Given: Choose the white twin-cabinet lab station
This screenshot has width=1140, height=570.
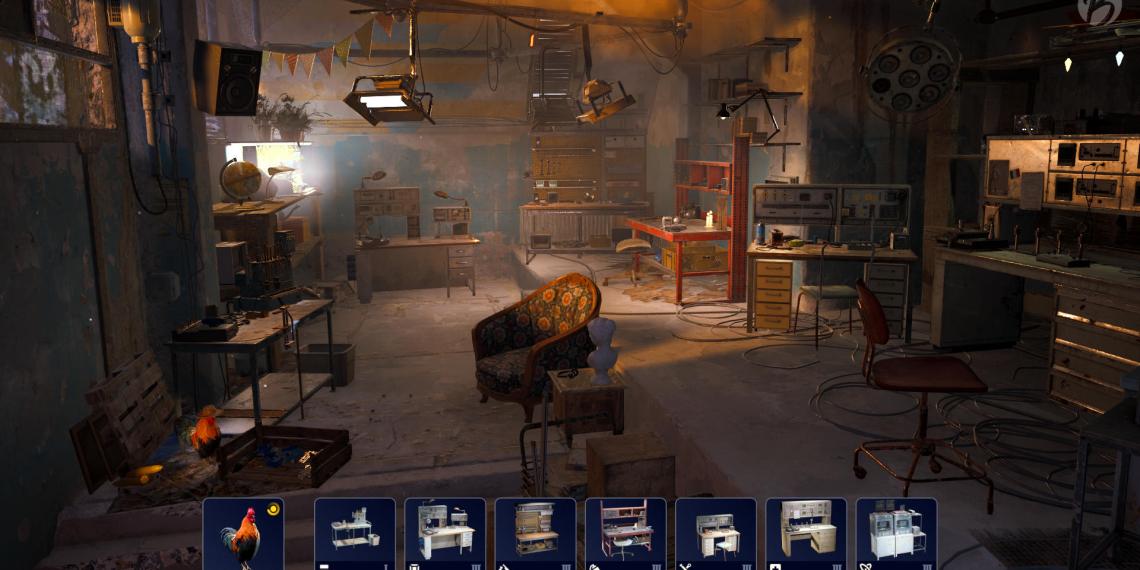Looking at the screenshot, I should 896,532.
